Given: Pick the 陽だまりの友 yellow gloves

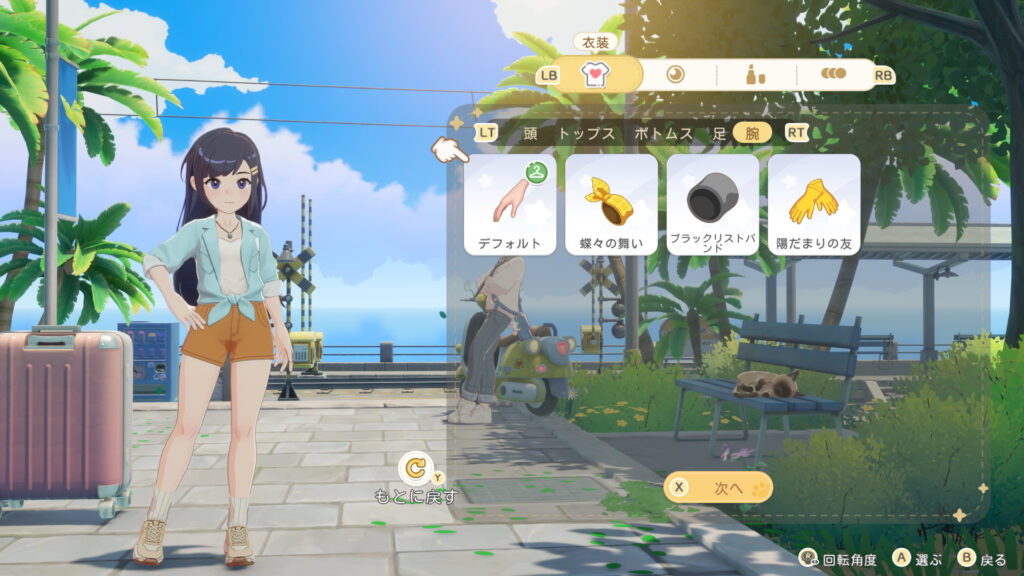Looking at the screenshot, I should (x=813, y=204).
